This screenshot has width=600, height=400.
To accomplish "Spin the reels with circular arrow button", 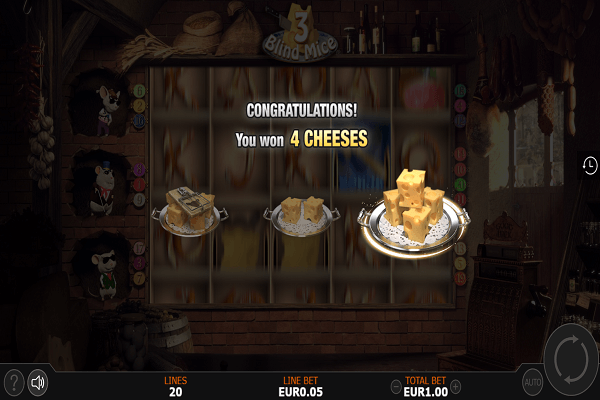I will (571, 361).
